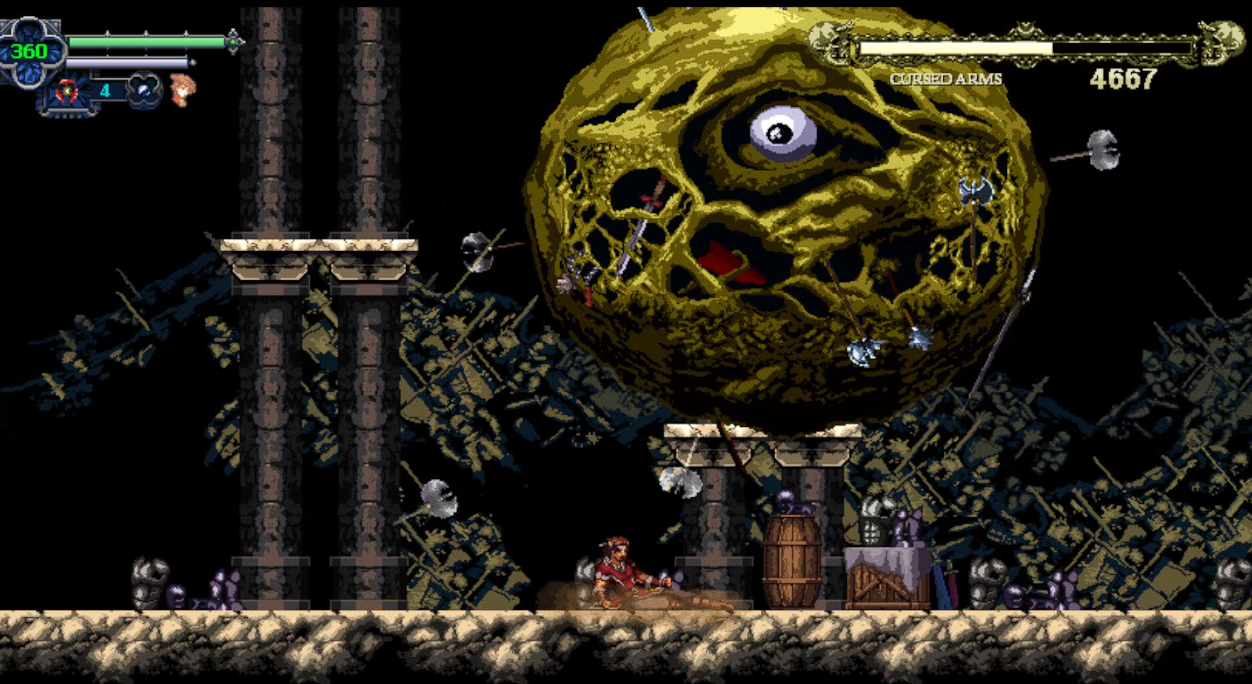This screenshot has height=684, width=1252.
Task: Select the red boomerang subweapon icon
Action: (x=67, y=91)
